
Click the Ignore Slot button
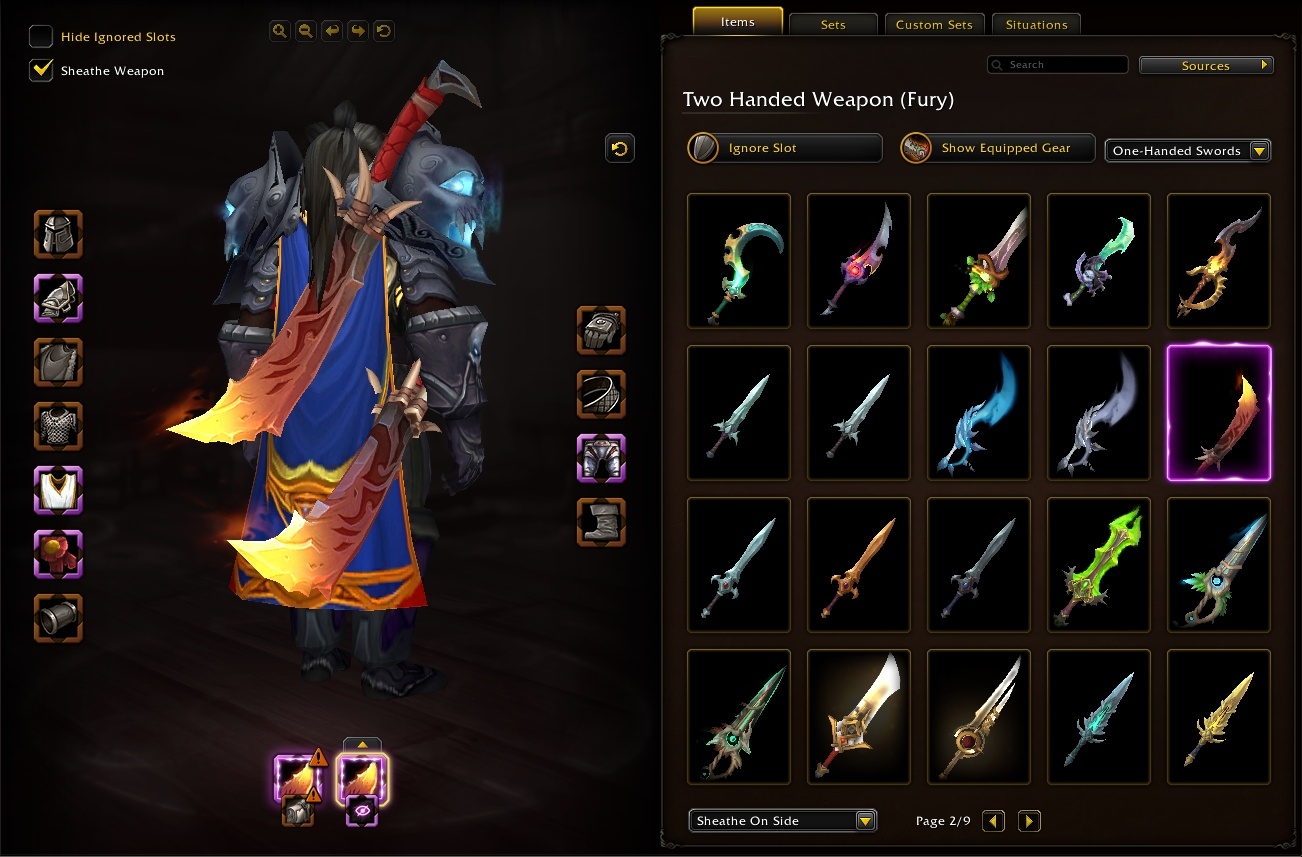click(785, 148)
